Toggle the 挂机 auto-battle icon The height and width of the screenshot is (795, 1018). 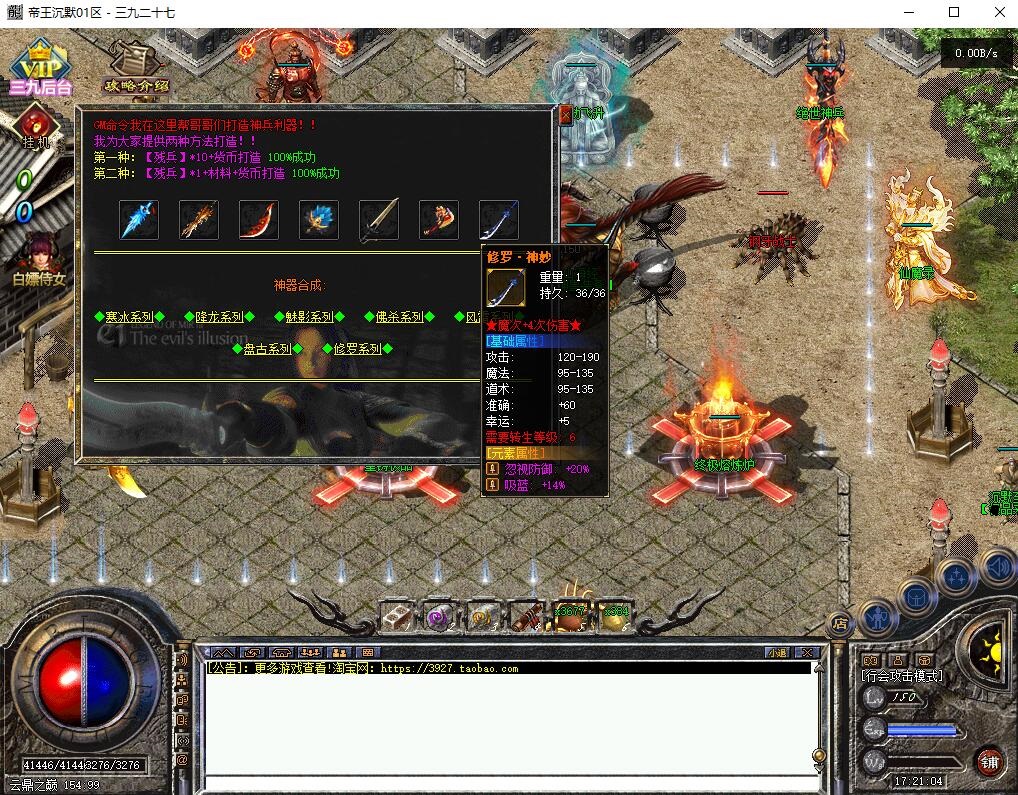coord(36,128)
